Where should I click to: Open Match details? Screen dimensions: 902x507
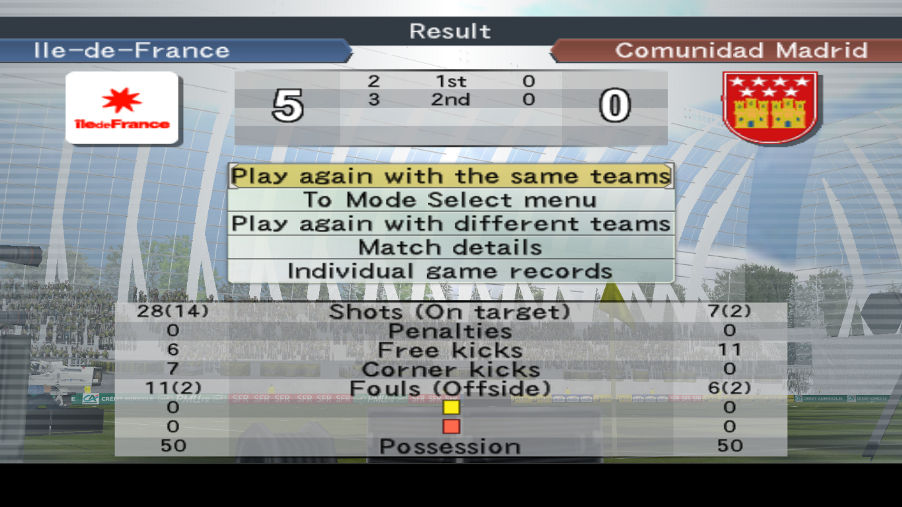coord(450,247)
